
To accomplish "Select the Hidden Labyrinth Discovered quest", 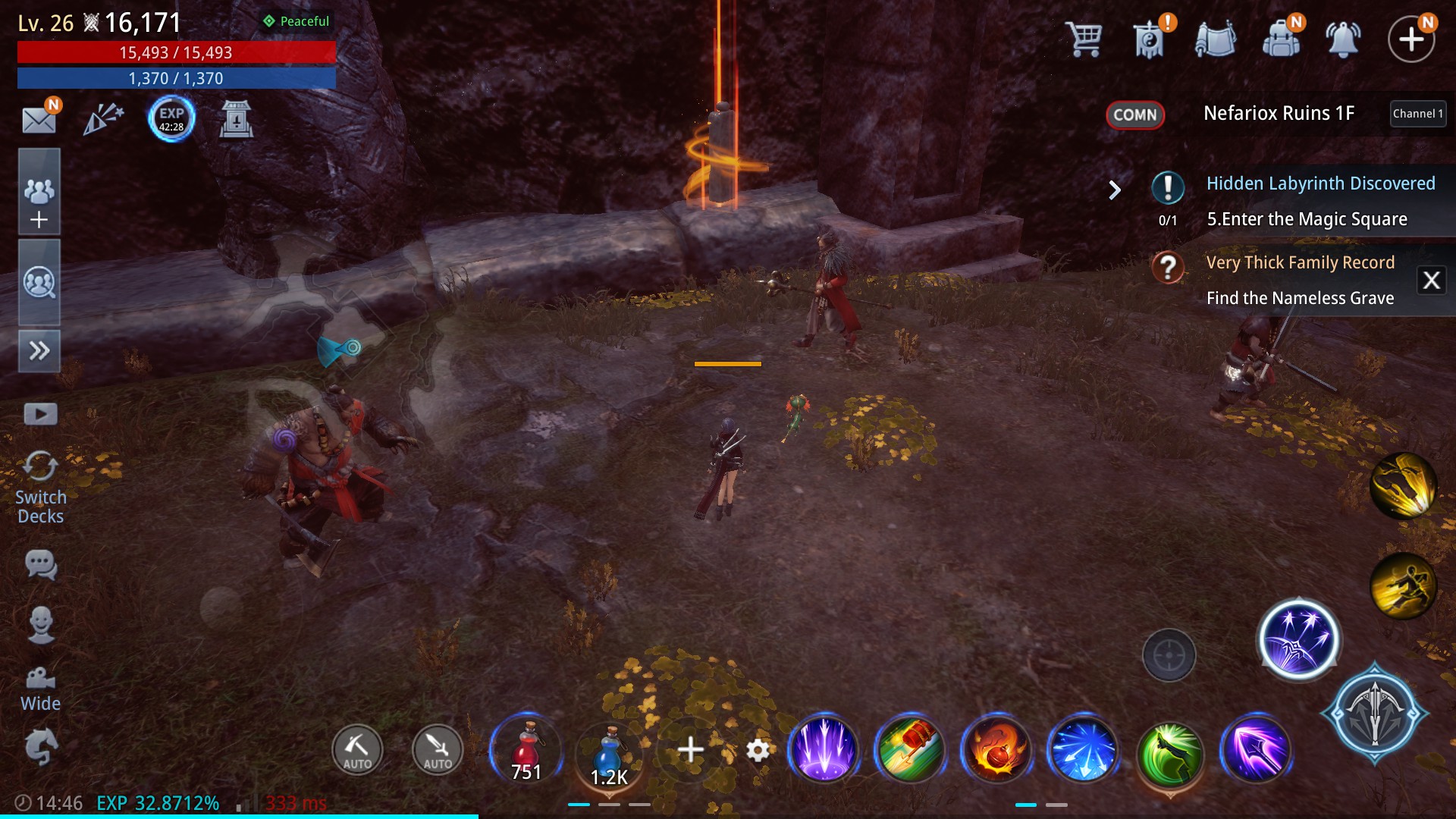I will tap(1319, 184).
